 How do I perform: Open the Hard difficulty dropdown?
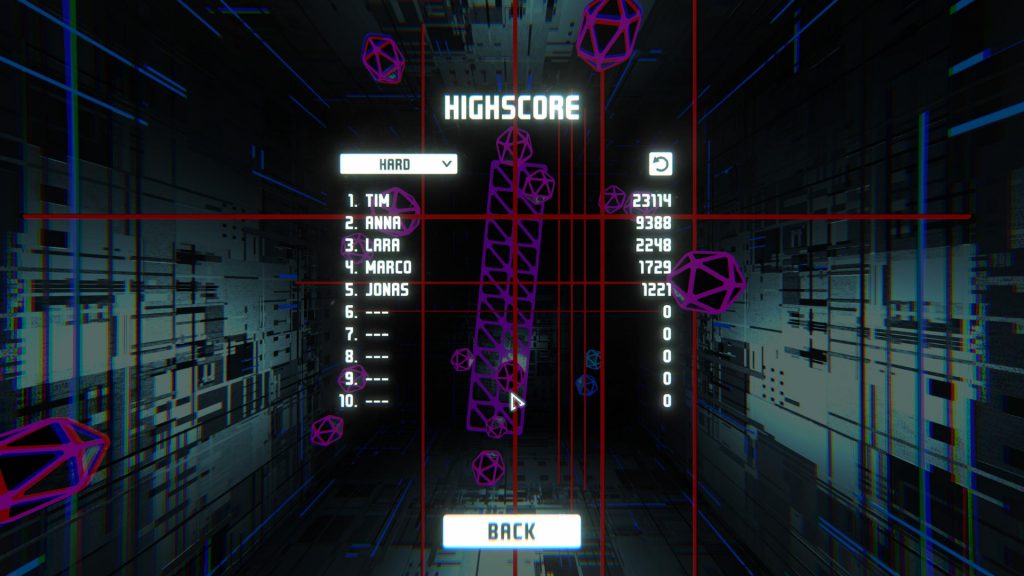click(x=398, y=164)
